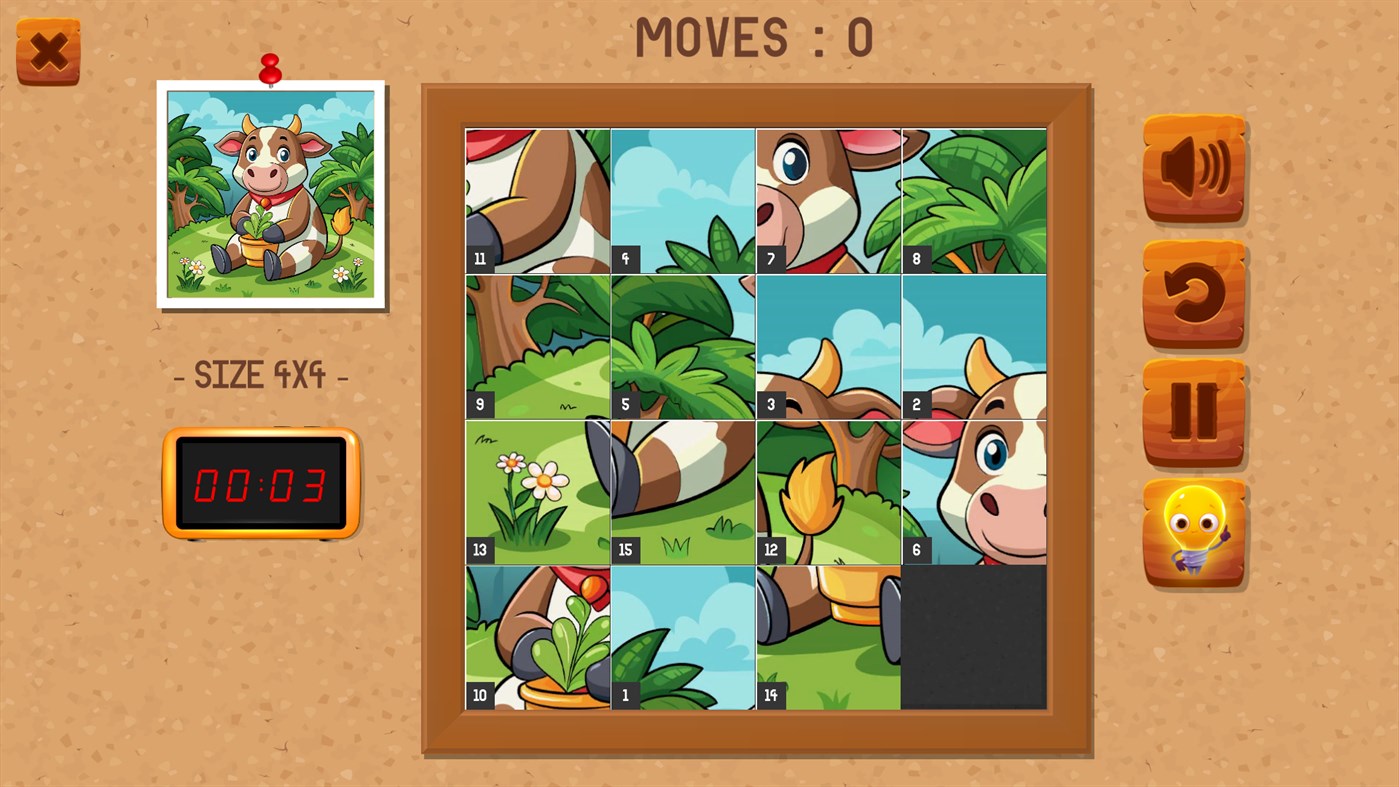Select the pause button on the right panel
Image resolution: width=1399 pixels, height=787 pixels.
(x=1193, y=412)
